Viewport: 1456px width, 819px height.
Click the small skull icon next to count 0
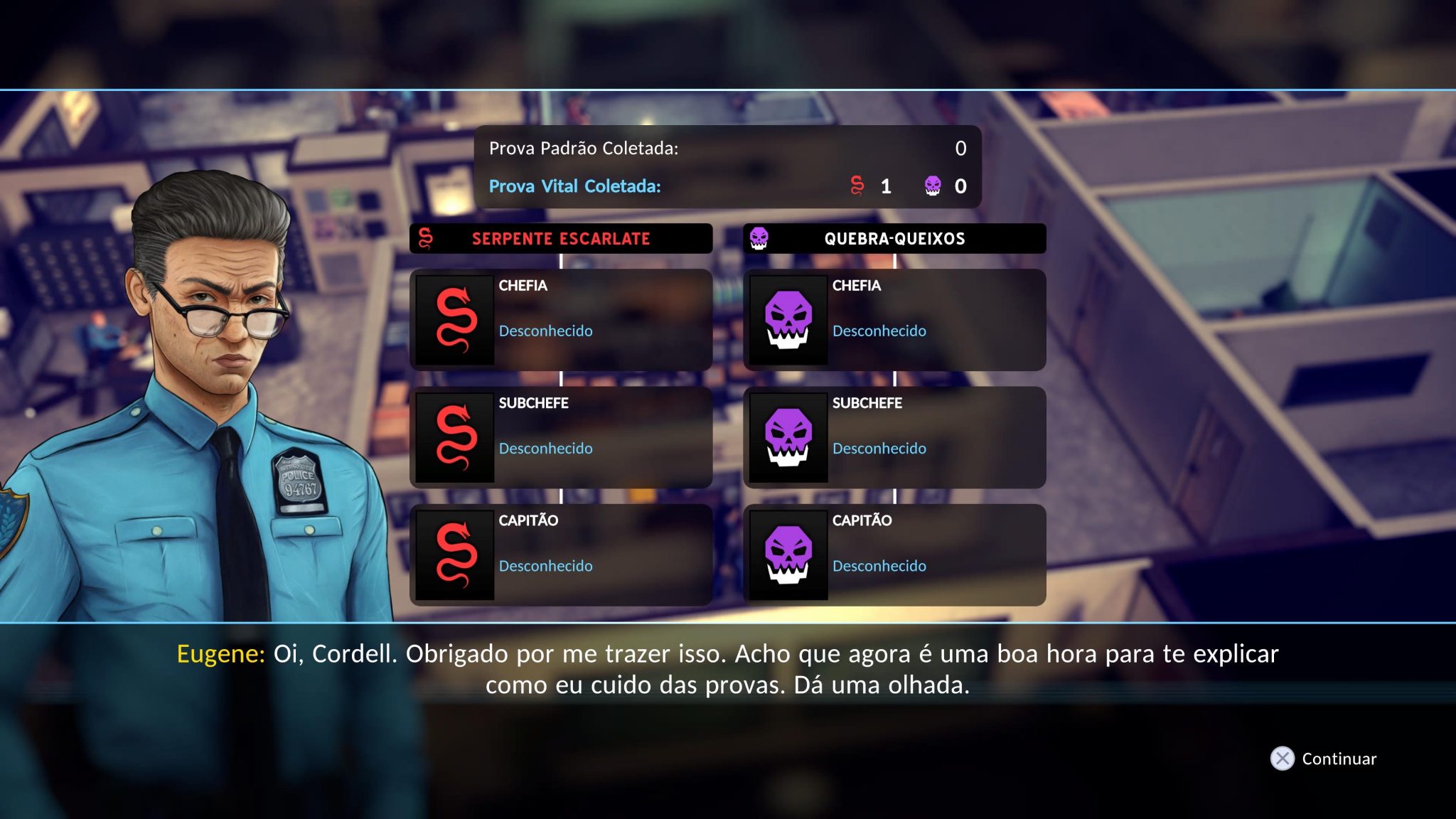click(933, 188)
